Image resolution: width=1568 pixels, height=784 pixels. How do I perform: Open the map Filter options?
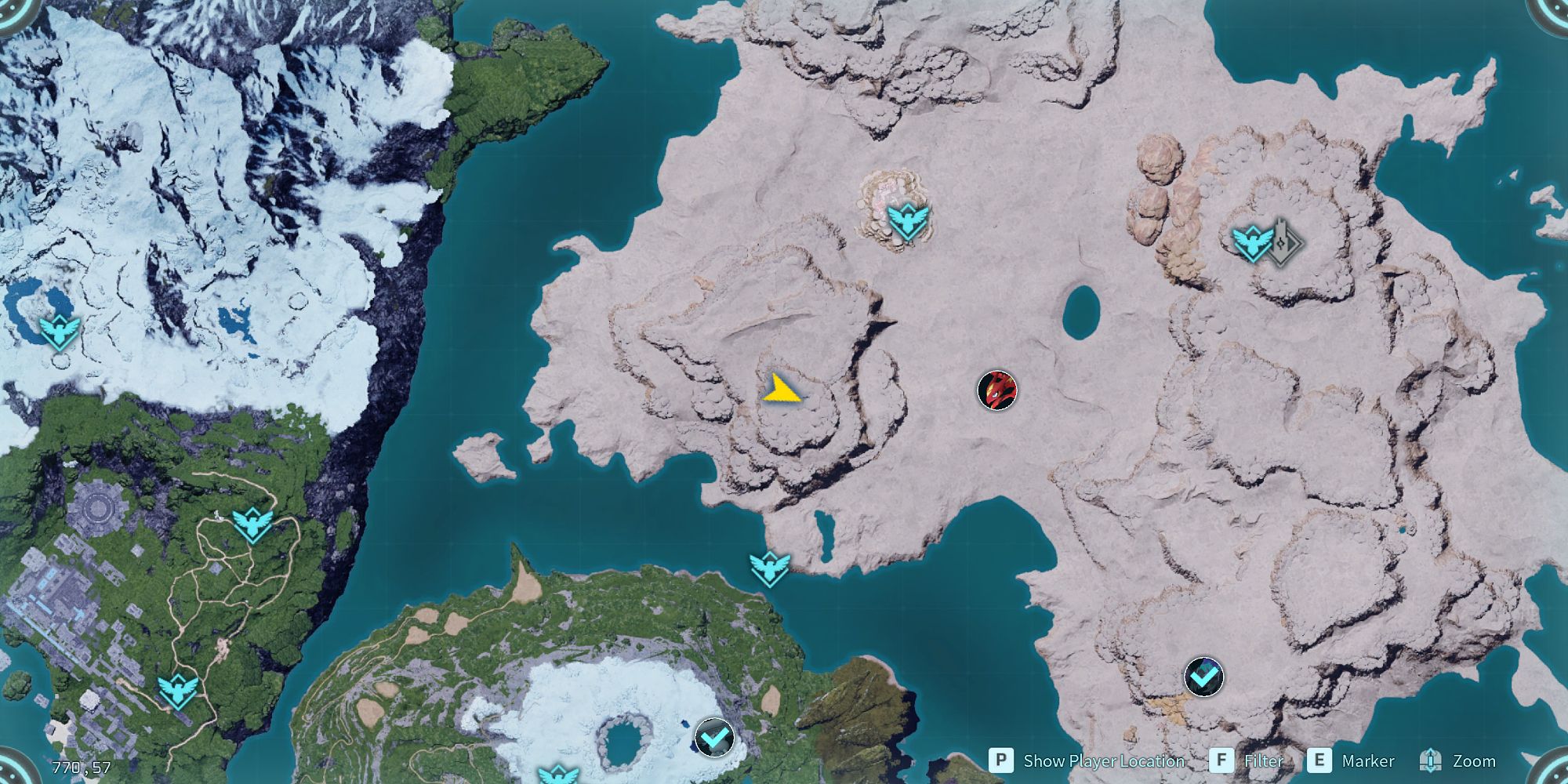pyautogui.click(x=1262, y=761)
